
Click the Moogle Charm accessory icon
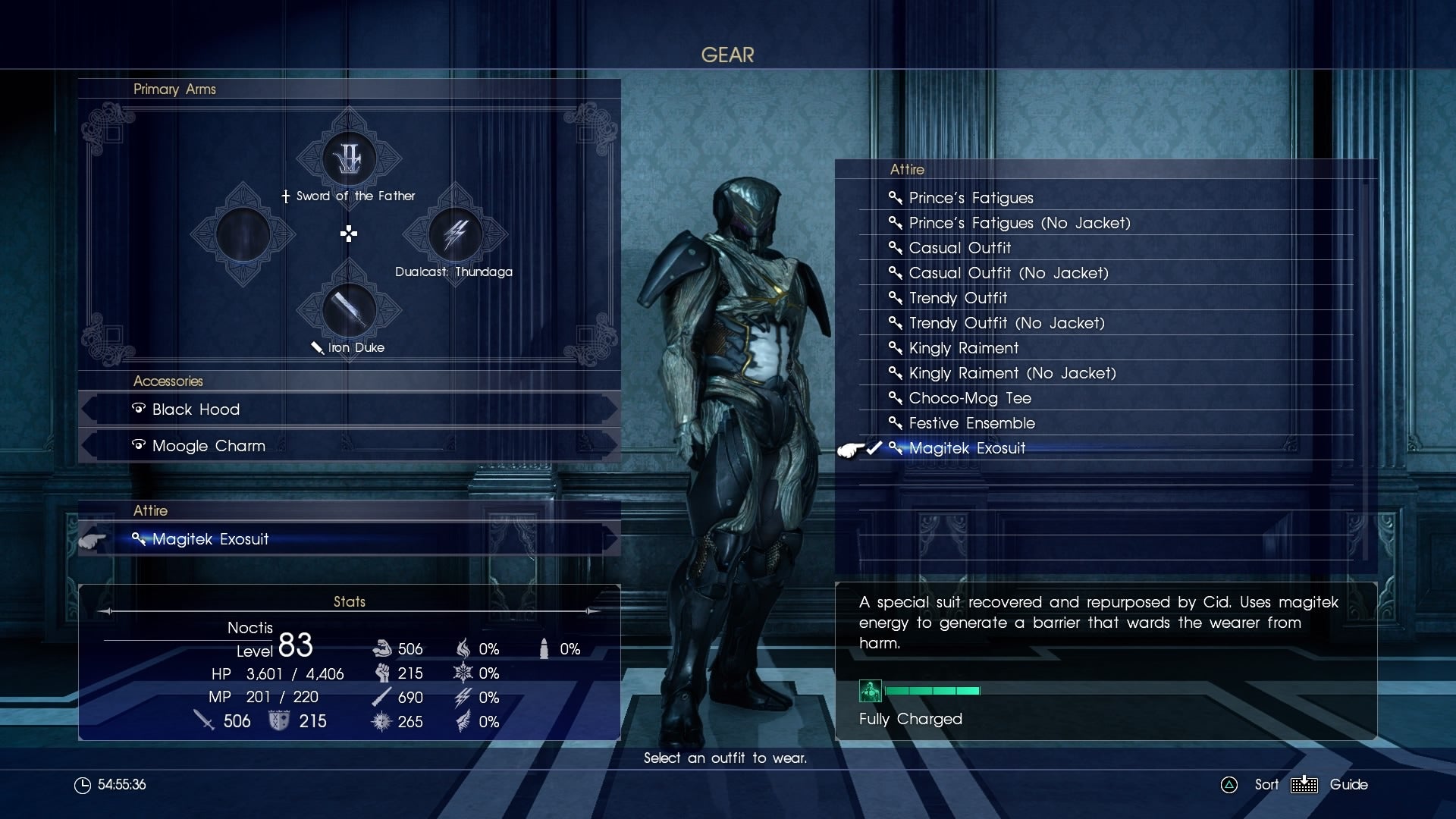pyautogui.click(x=138, y=445)
